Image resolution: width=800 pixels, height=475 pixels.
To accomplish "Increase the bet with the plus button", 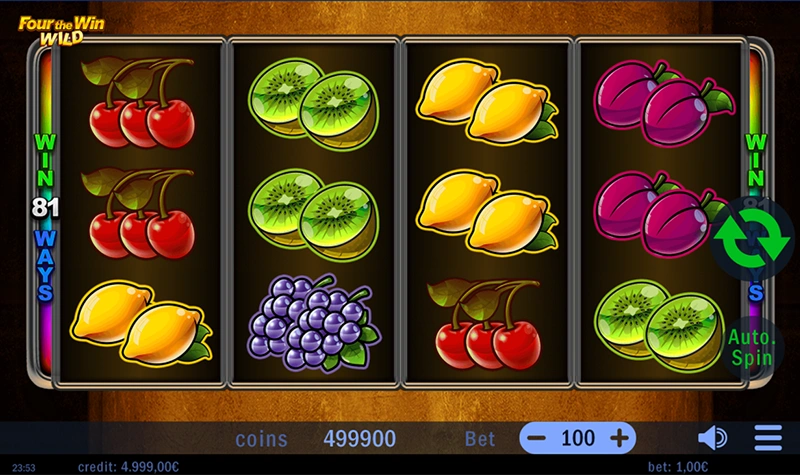I will [619, 438].
